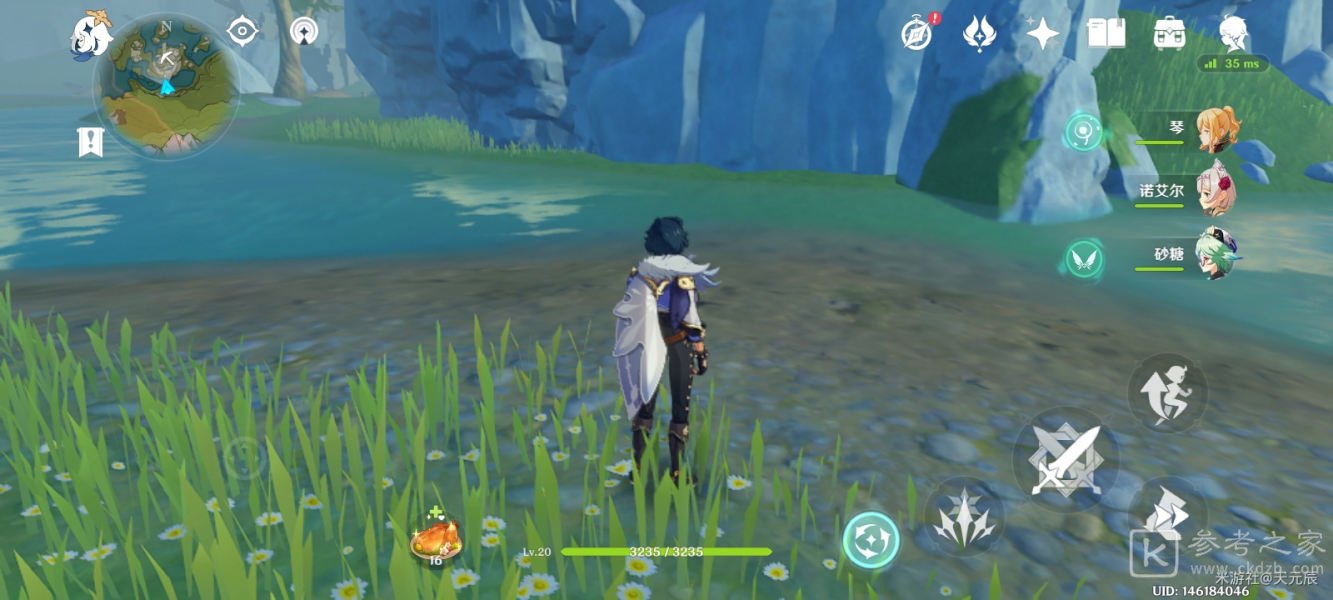Tap the eye-shaped icon beside the minimap
1333x600 pixels.
point(242,32)
